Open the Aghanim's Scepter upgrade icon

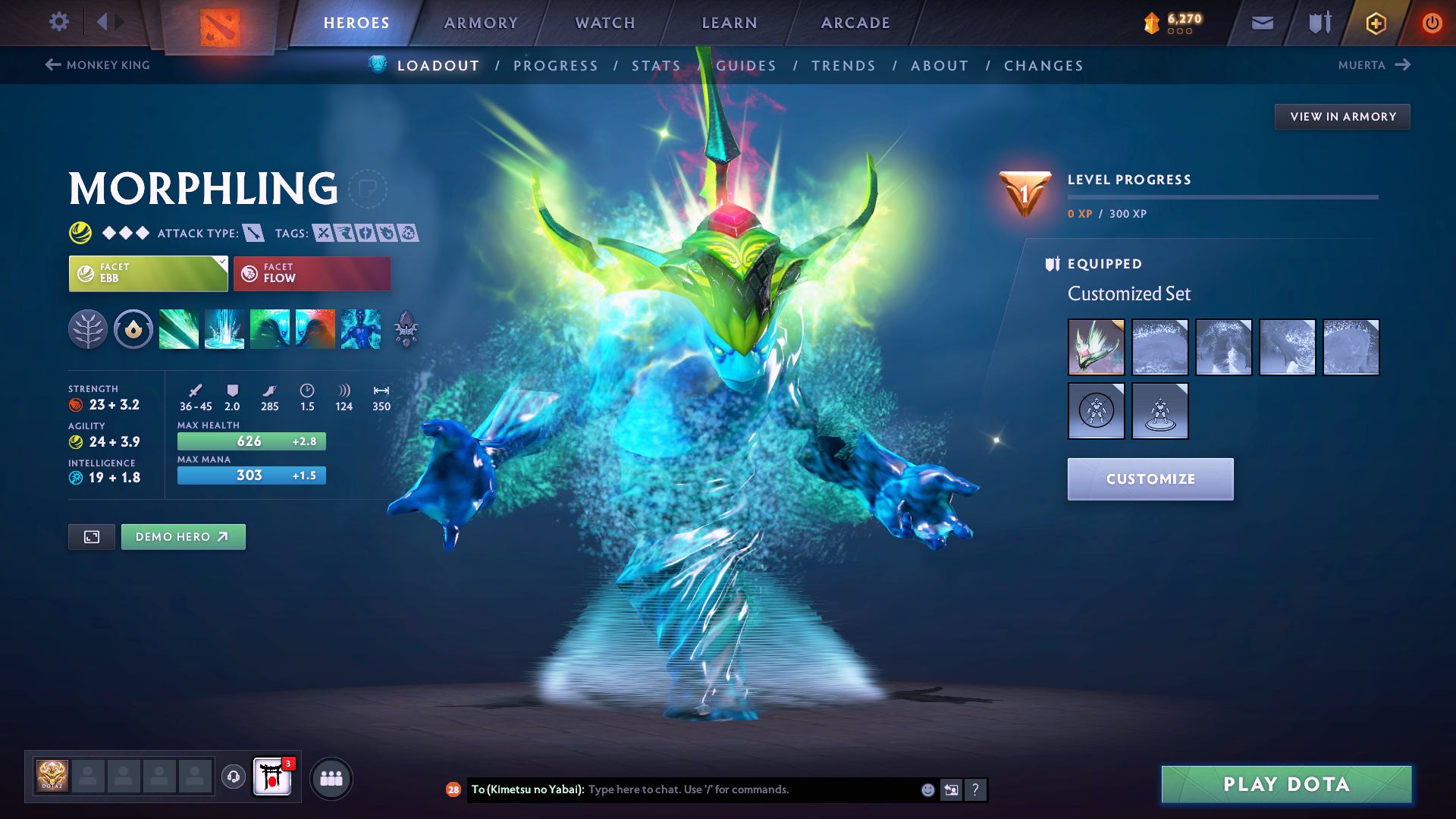pos(406,328)
